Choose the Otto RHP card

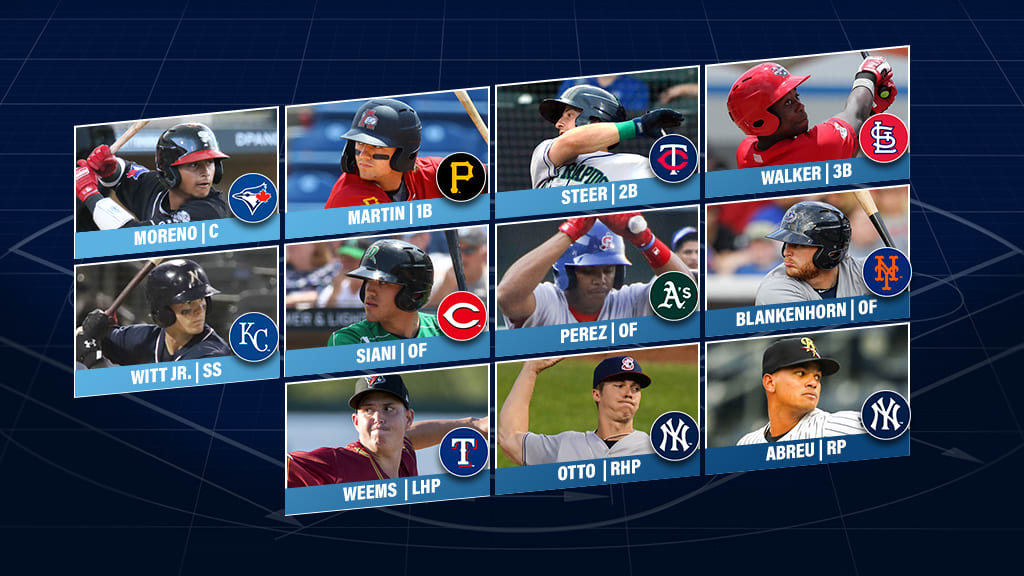[x=596, y=420]
